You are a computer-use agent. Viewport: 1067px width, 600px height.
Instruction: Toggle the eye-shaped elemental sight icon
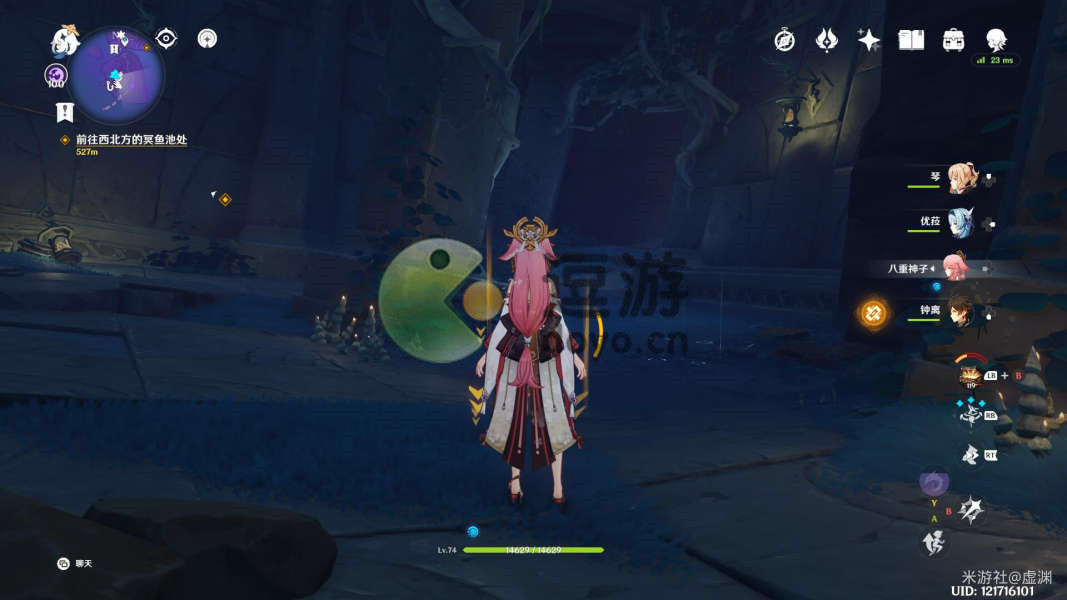tap(166, 39)
